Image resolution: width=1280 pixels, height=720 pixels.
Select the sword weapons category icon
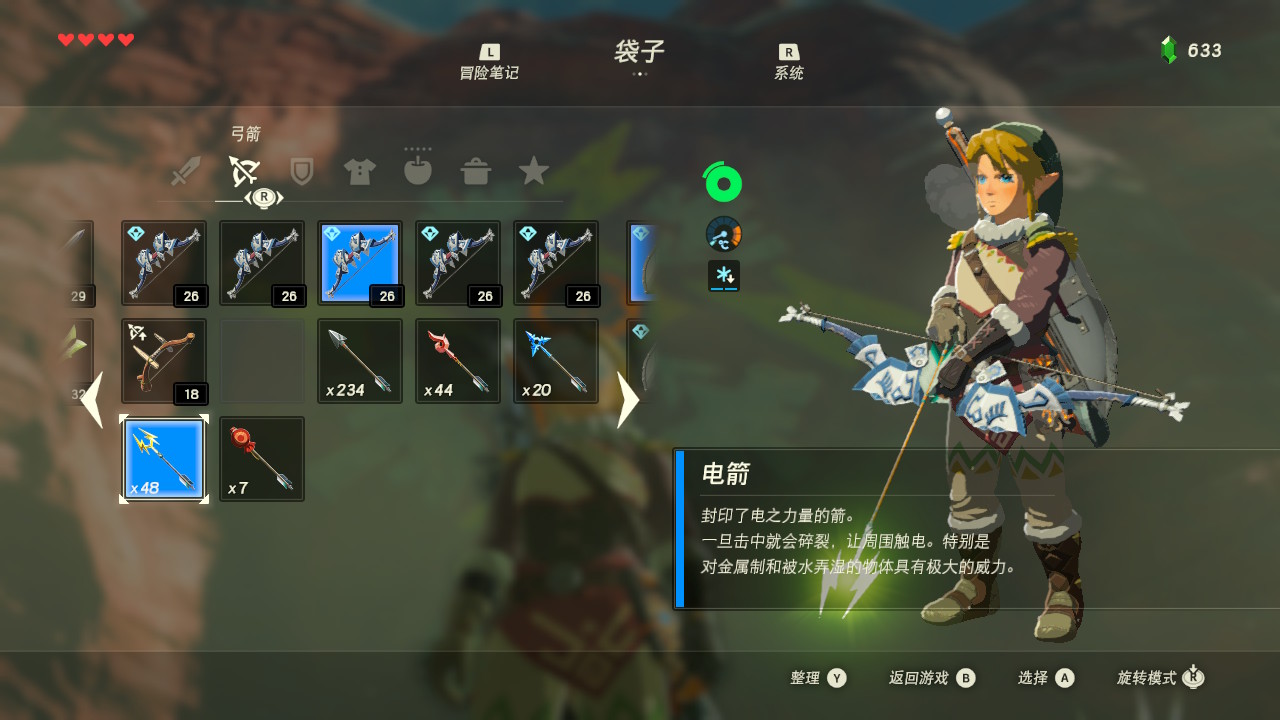coord(186,171)
